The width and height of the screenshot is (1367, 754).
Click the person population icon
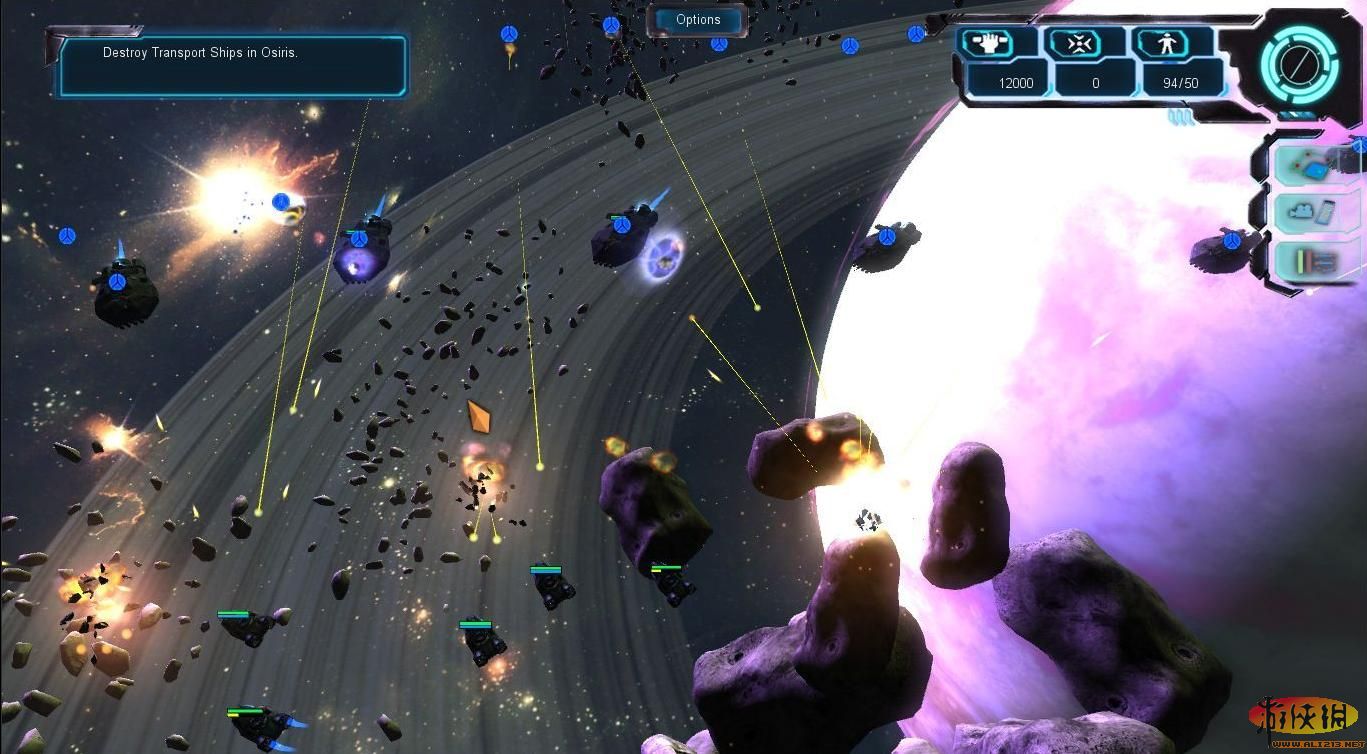tap(1167, 44)
